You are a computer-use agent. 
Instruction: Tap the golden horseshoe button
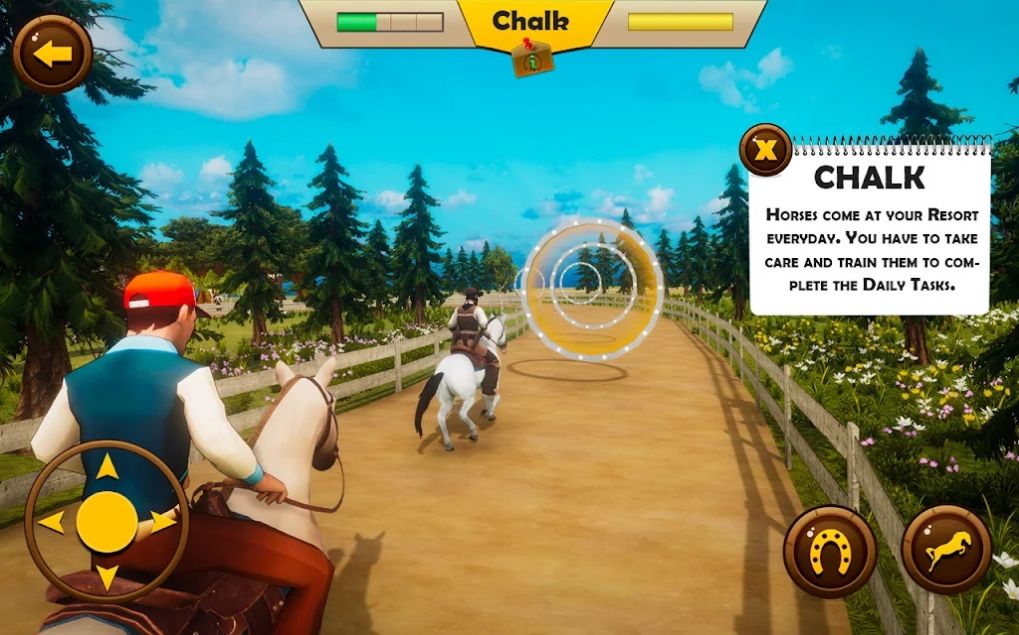pyautogui.click(x=829, y=551)
